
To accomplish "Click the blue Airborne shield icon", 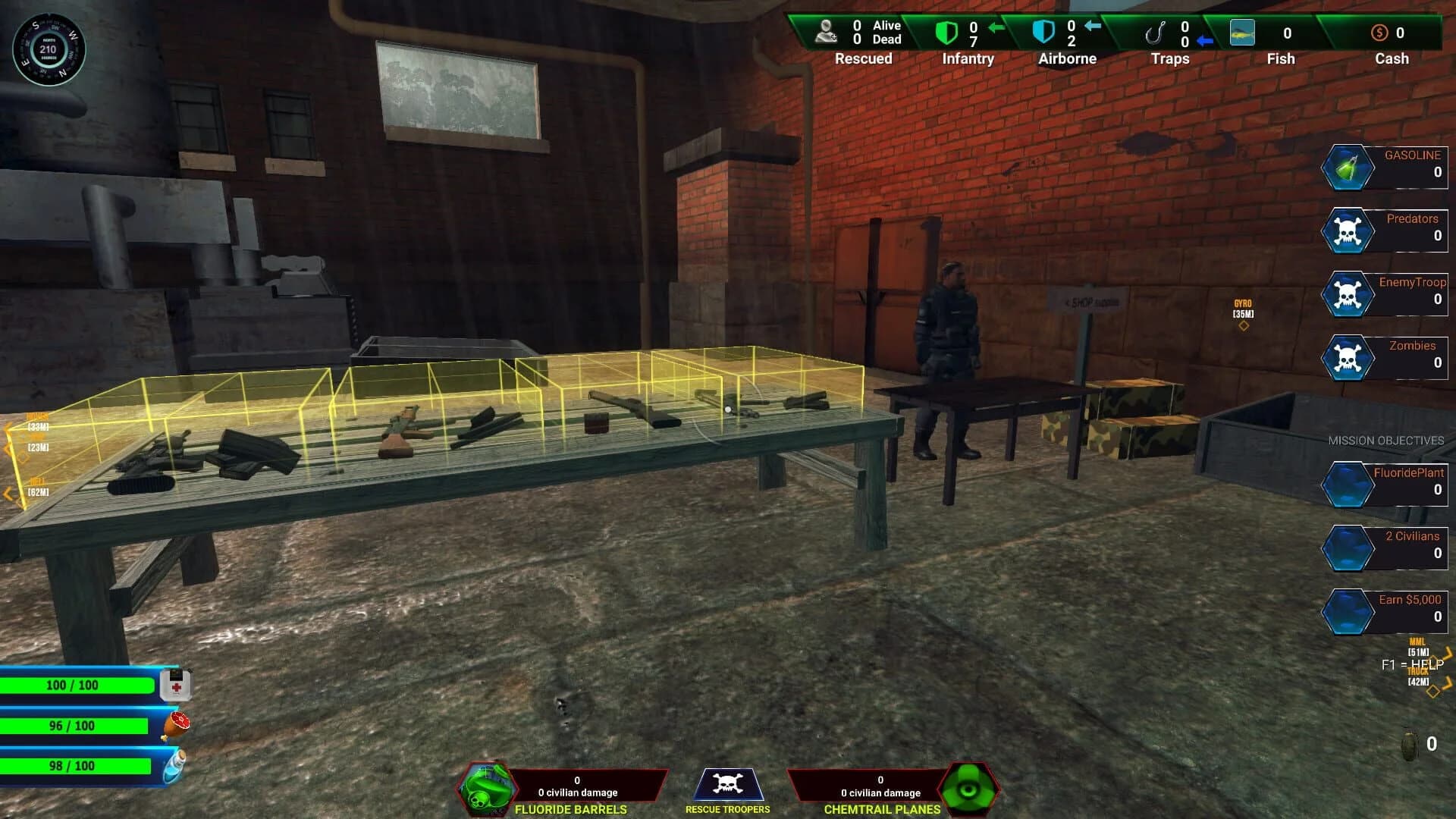I will click(1045, 32).
